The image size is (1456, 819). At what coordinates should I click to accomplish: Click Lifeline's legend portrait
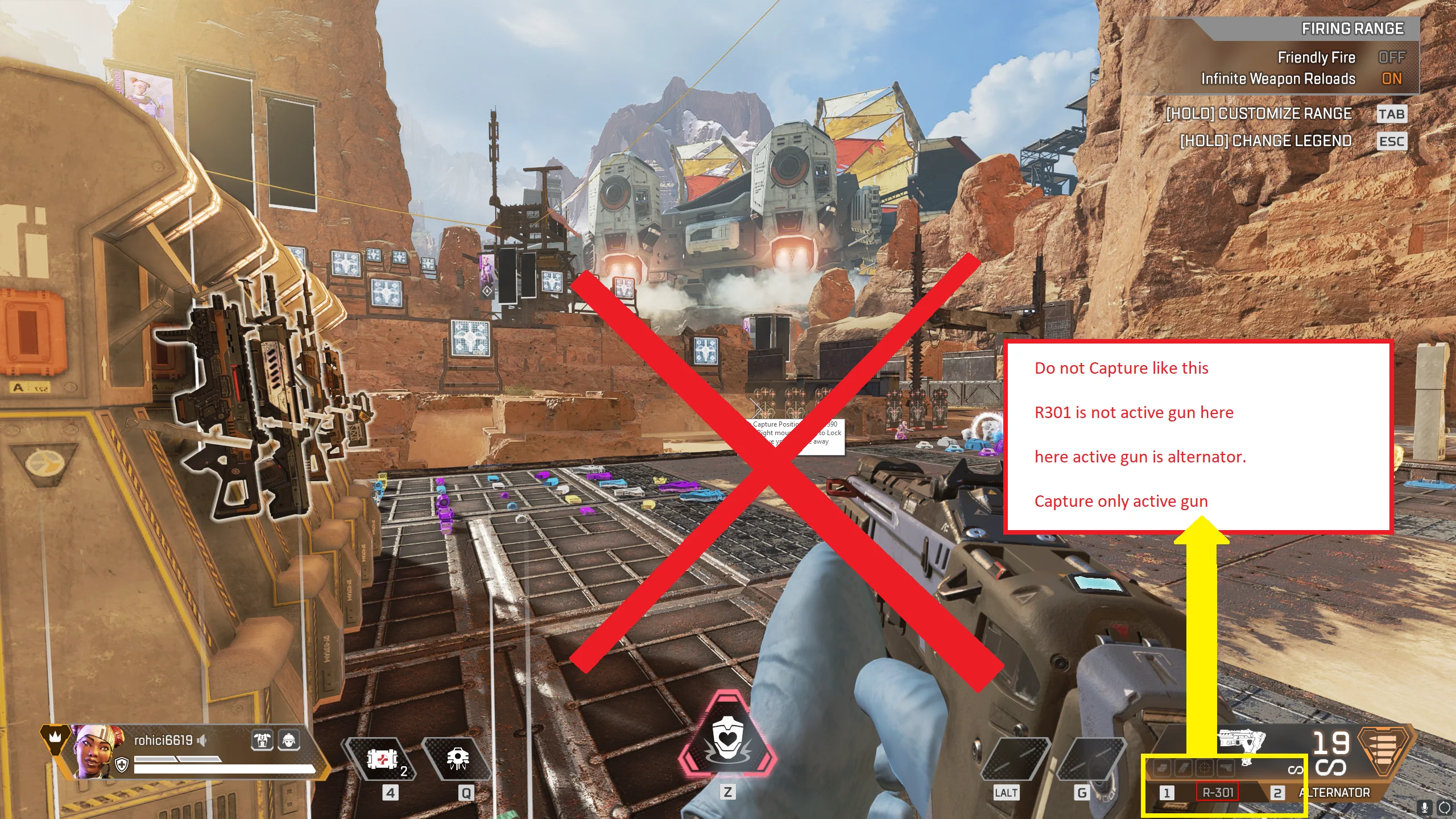pos(96,751)
